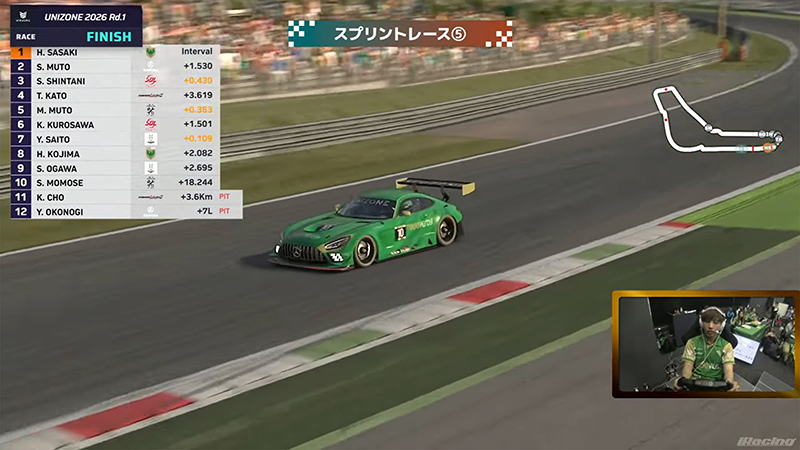Click the スプリントレース⑤ title banner
800x450 pixels.
click(400, 33)
